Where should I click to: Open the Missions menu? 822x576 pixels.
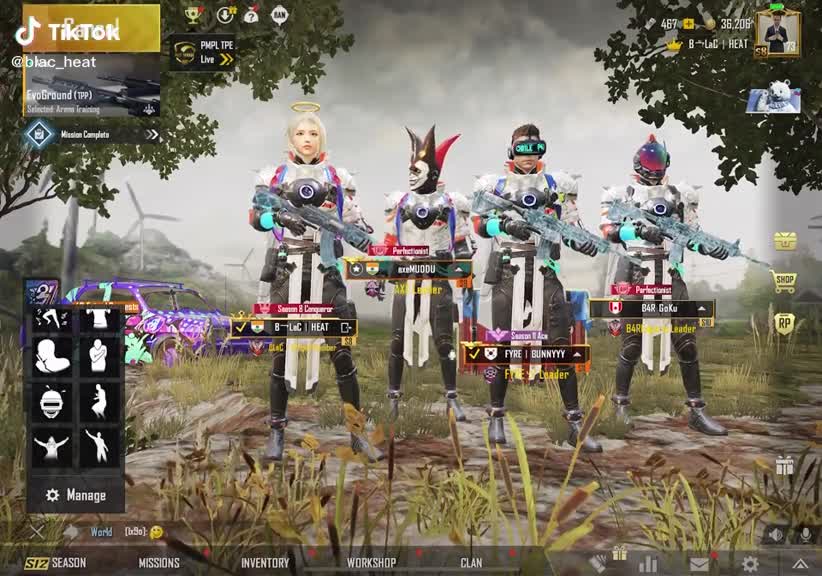159,563
